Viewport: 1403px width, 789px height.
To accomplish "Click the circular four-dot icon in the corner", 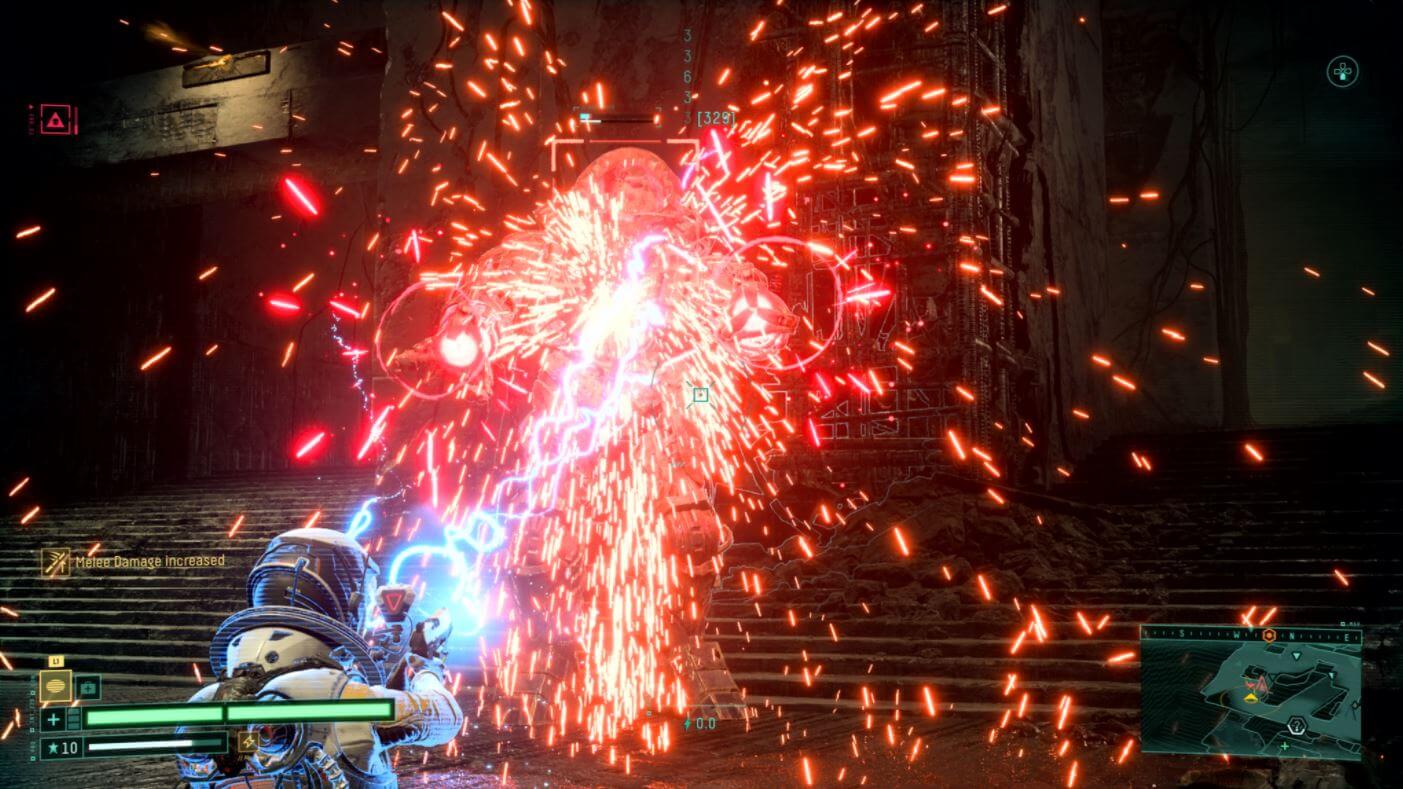I will tap(1342, 72).
